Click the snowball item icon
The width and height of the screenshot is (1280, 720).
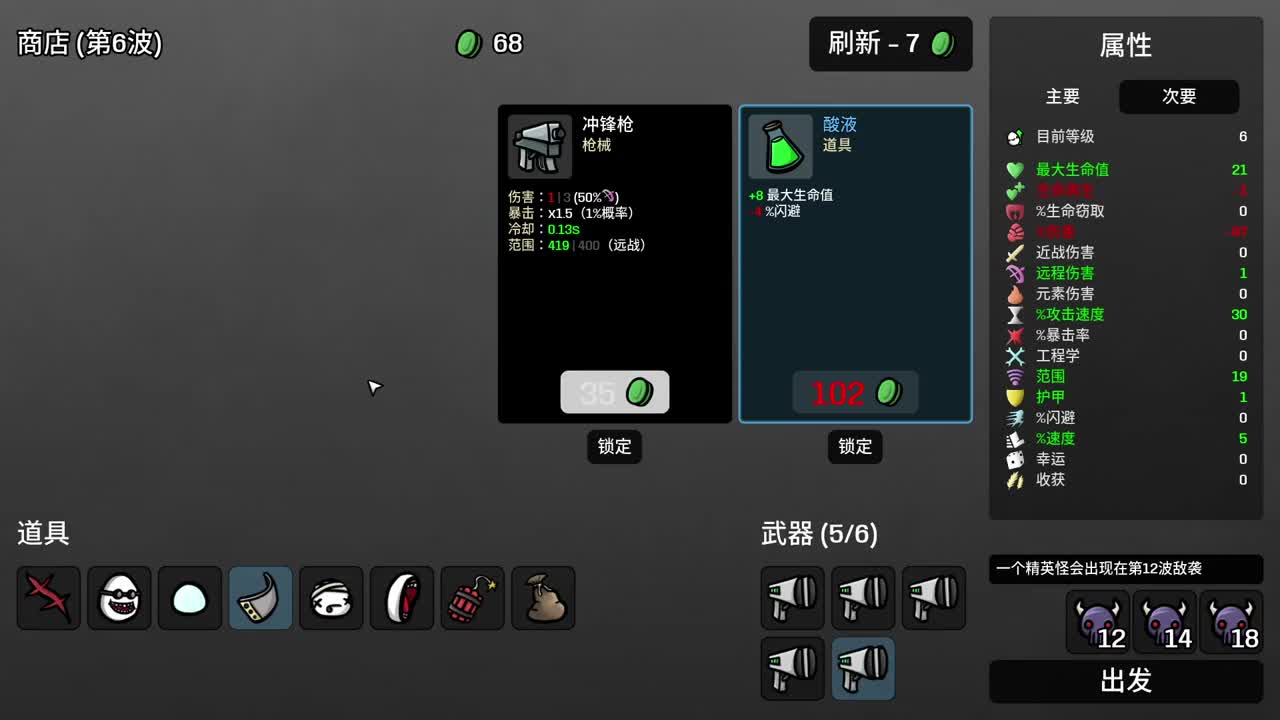click(190, 598)
